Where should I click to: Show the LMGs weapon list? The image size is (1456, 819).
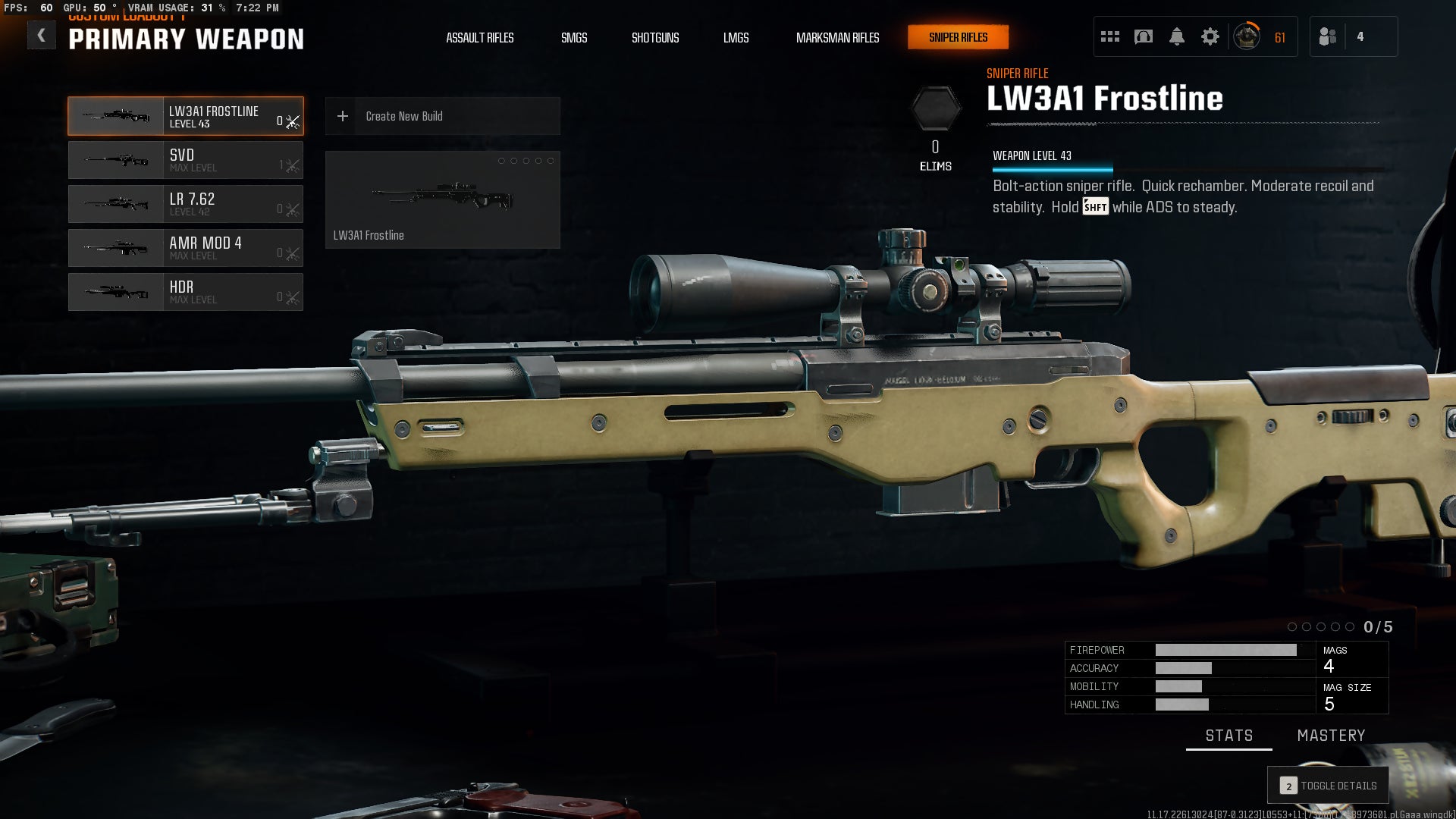point(736,37)
